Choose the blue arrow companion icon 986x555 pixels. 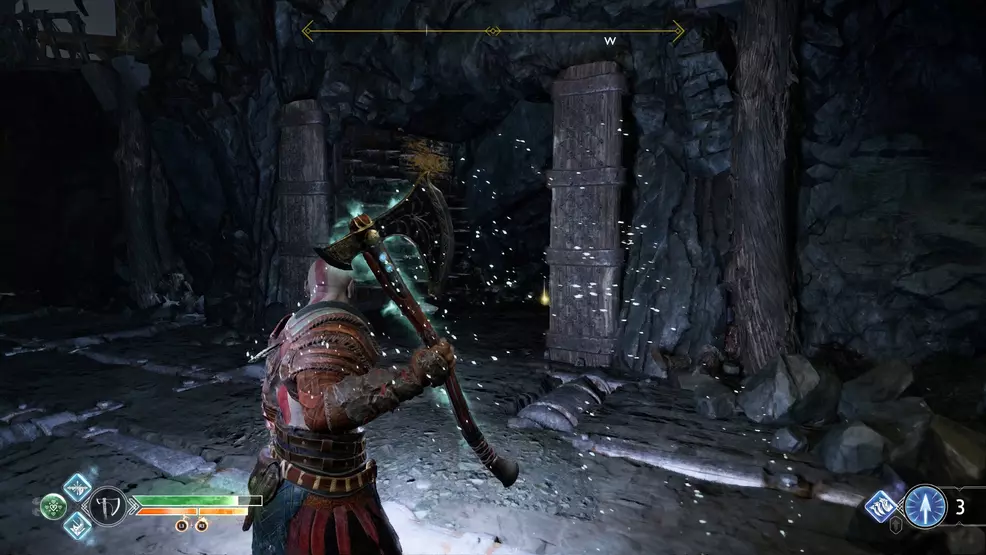pos(924,505)
